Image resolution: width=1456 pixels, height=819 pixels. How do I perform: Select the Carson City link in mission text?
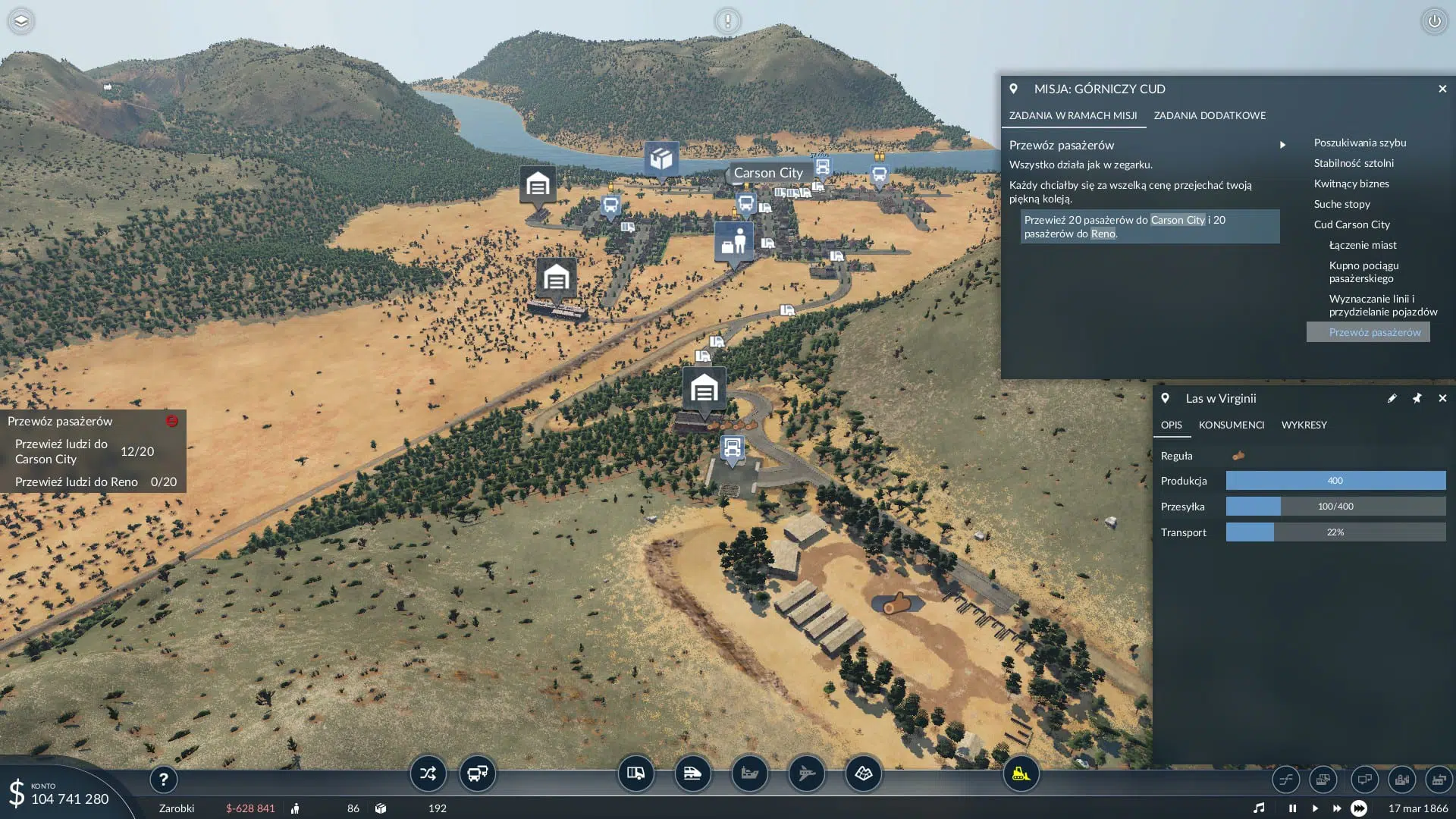[1176, 220]
